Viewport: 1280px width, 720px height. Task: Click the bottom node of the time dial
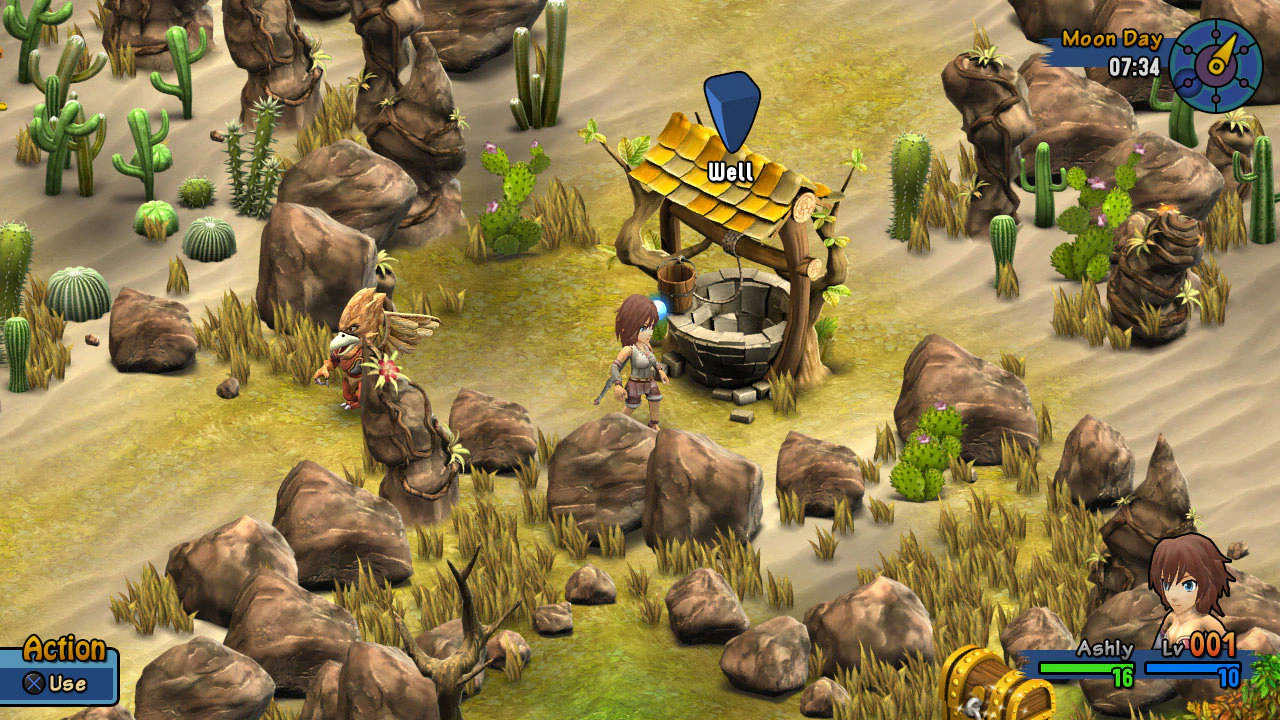(1216, 98)
